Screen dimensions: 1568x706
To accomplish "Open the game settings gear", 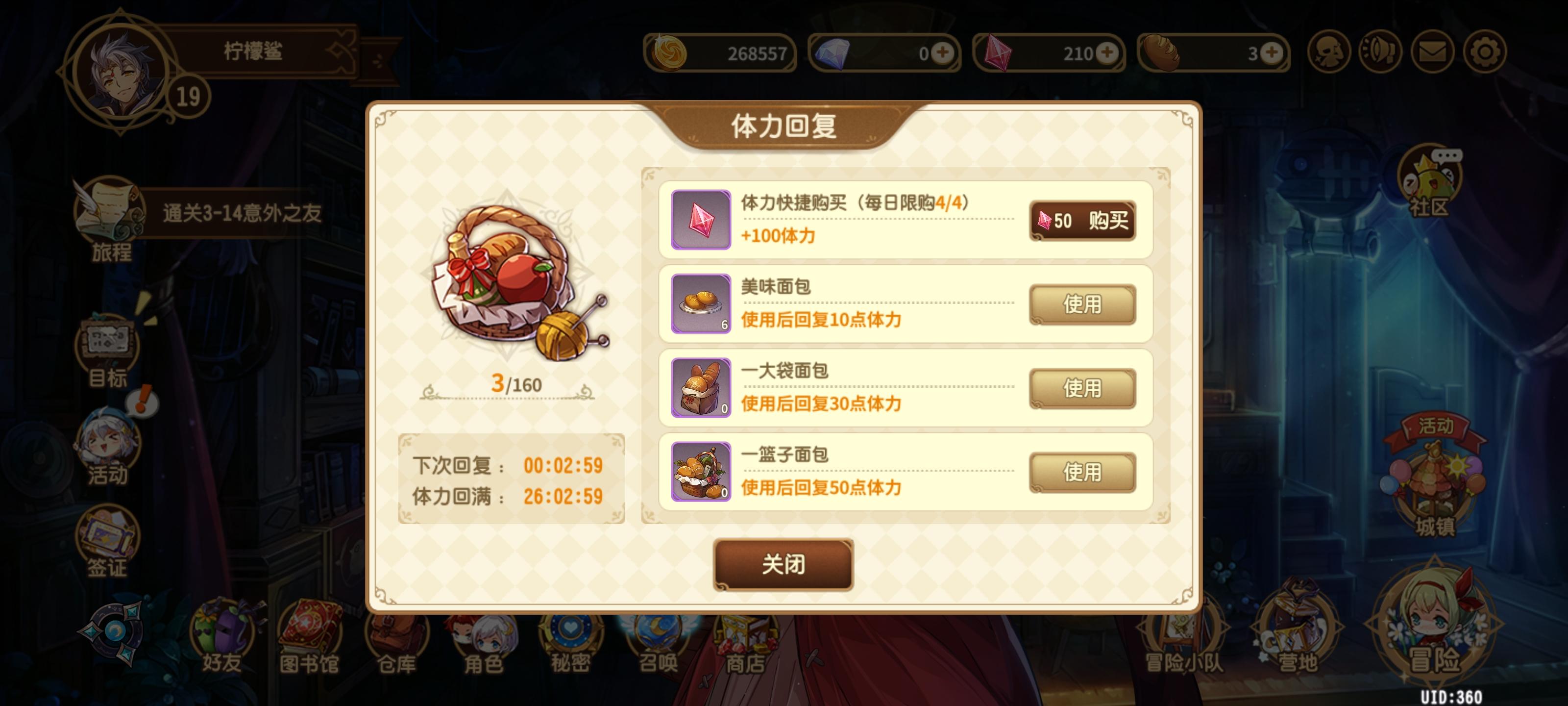I will tap(1487, 53).
